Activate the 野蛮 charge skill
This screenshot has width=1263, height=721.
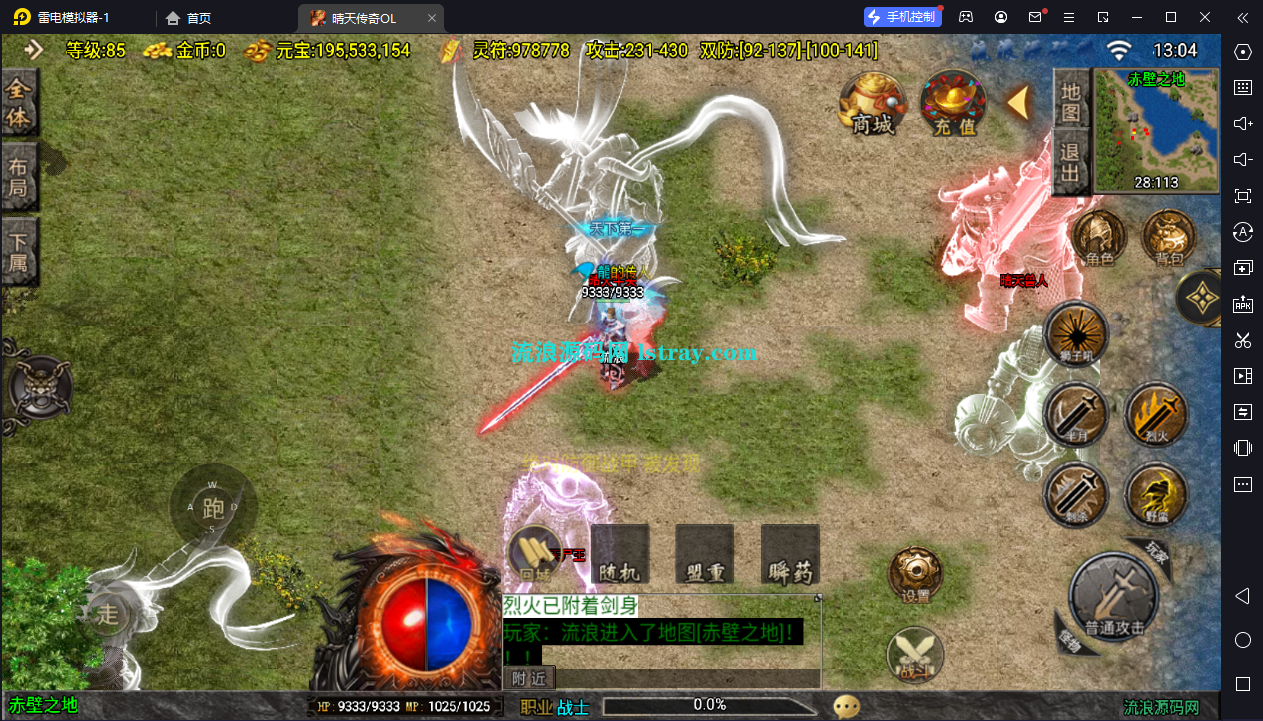click(x=1155, y=494)
